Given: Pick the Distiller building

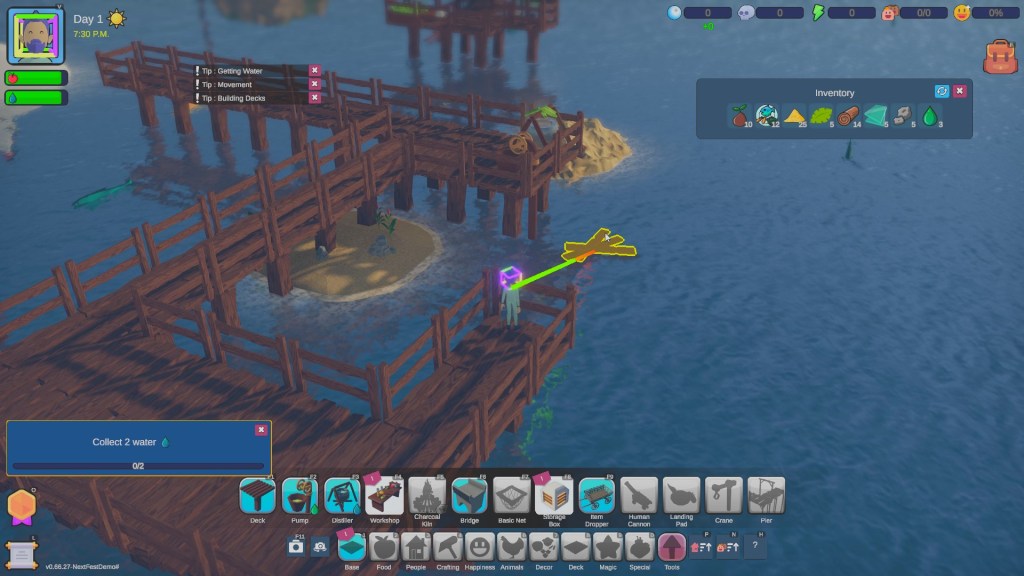Looking at the screenshot, I should coord(342,496).
